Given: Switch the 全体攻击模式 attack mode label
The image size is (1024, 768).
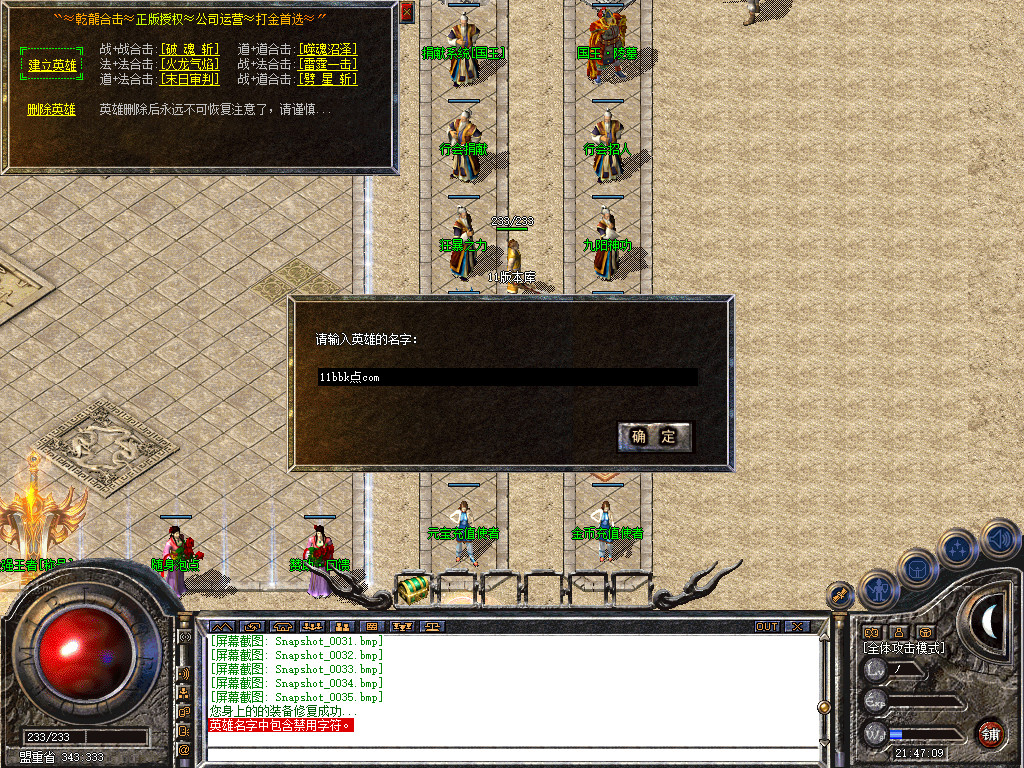Looking at the screenshot, I should pyautogui.click(x=904, y=648).
